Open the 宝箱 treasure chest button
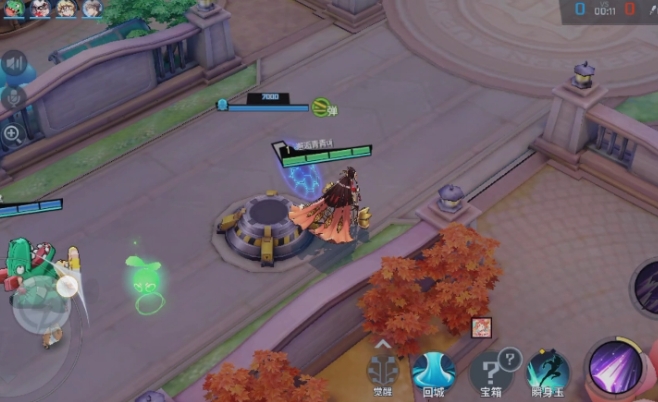 492,370
